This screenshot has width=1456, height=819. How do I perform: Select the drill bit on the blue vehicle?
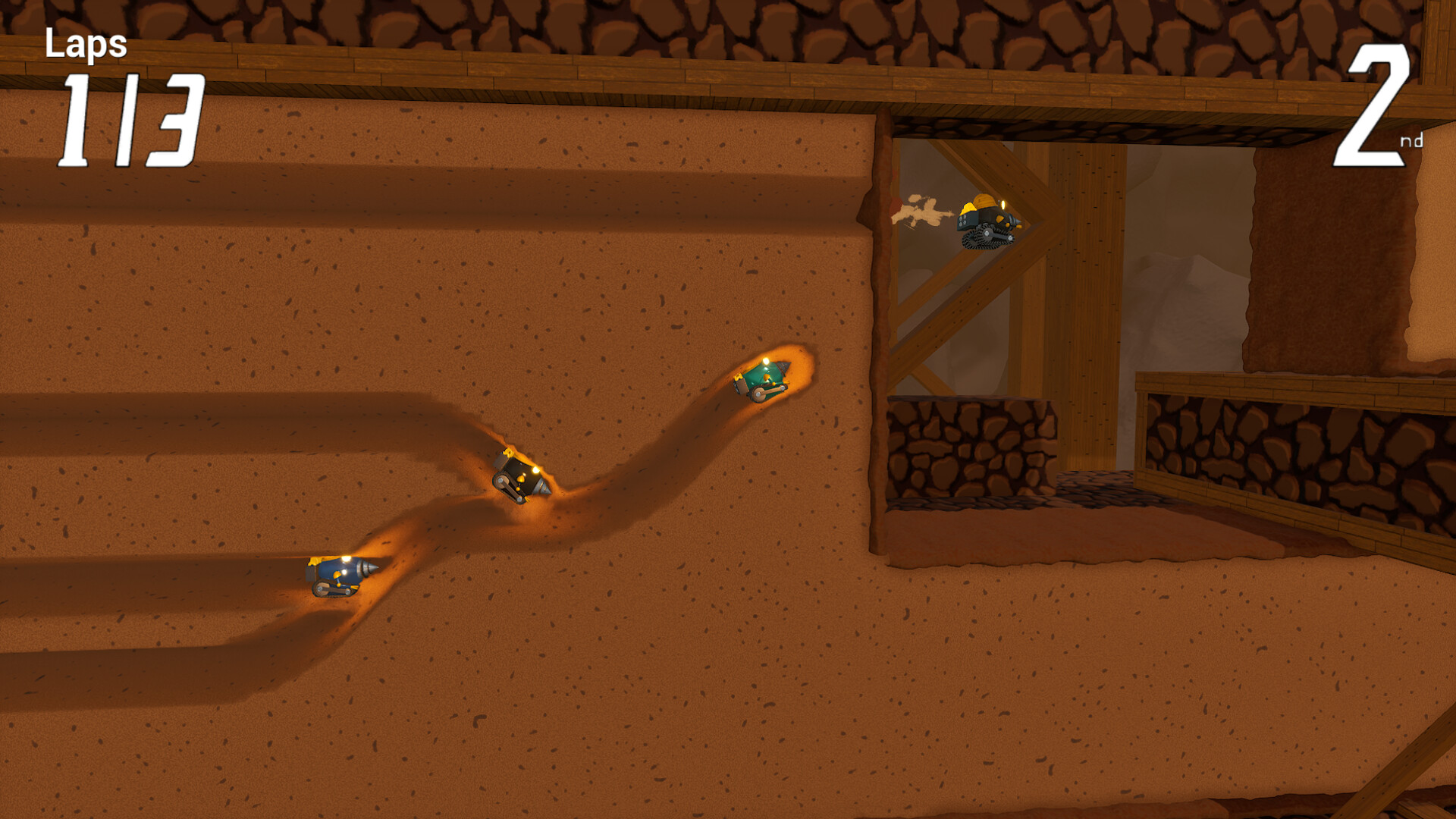tap(366, 568)
